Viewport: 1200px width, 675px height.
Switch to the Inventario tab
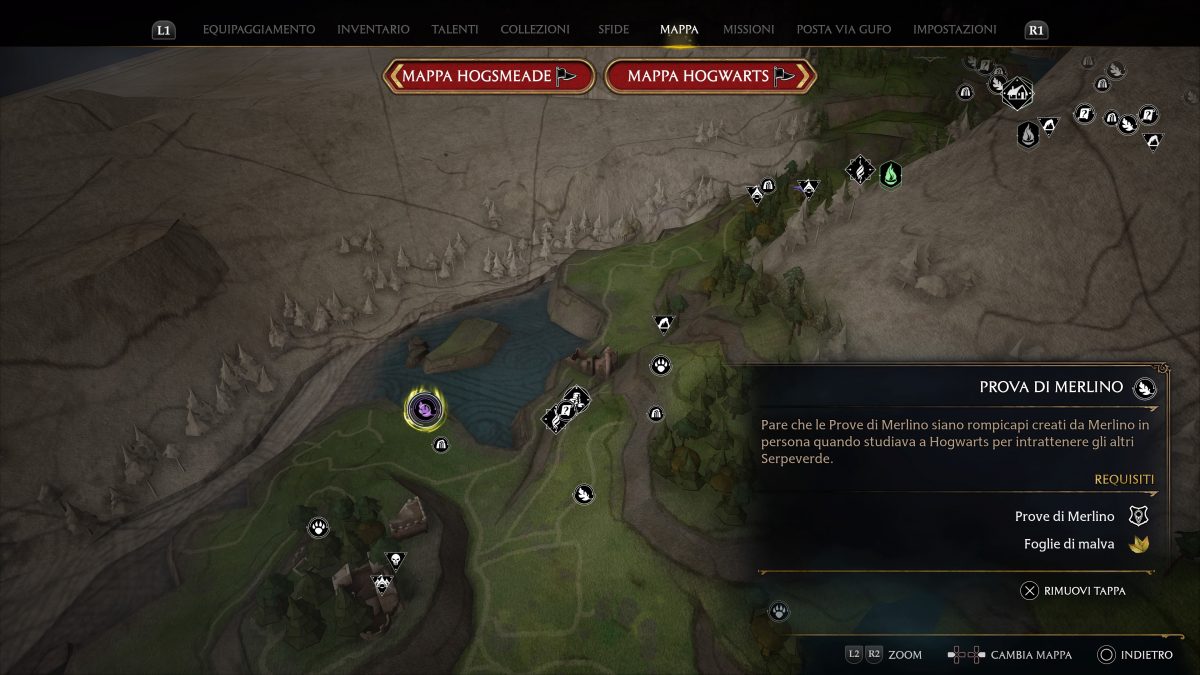[x=373, y=30]
